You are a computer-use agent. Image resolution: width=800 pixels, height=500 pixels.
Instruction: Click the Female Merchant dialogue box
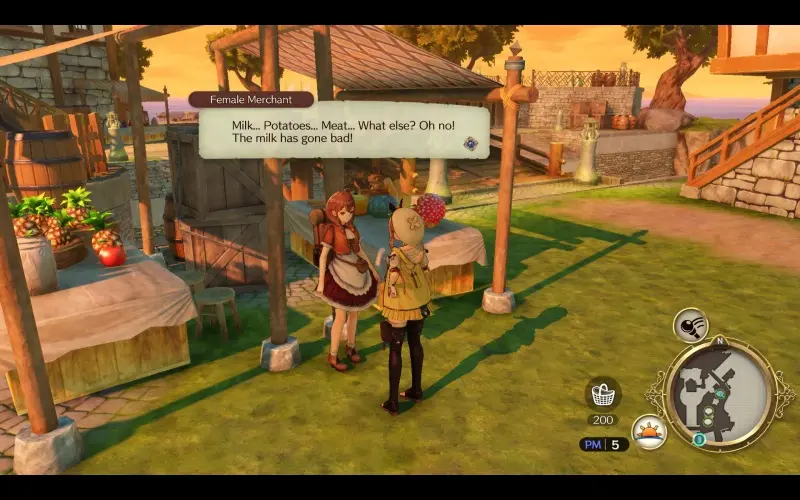pyautogui.click(x=343, y=130)
